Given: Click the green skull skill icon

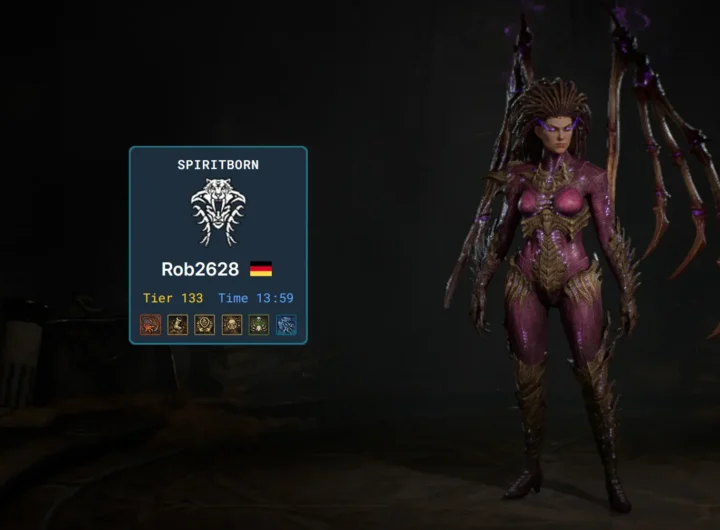Looking at the screenshot, I should (259, 325).
